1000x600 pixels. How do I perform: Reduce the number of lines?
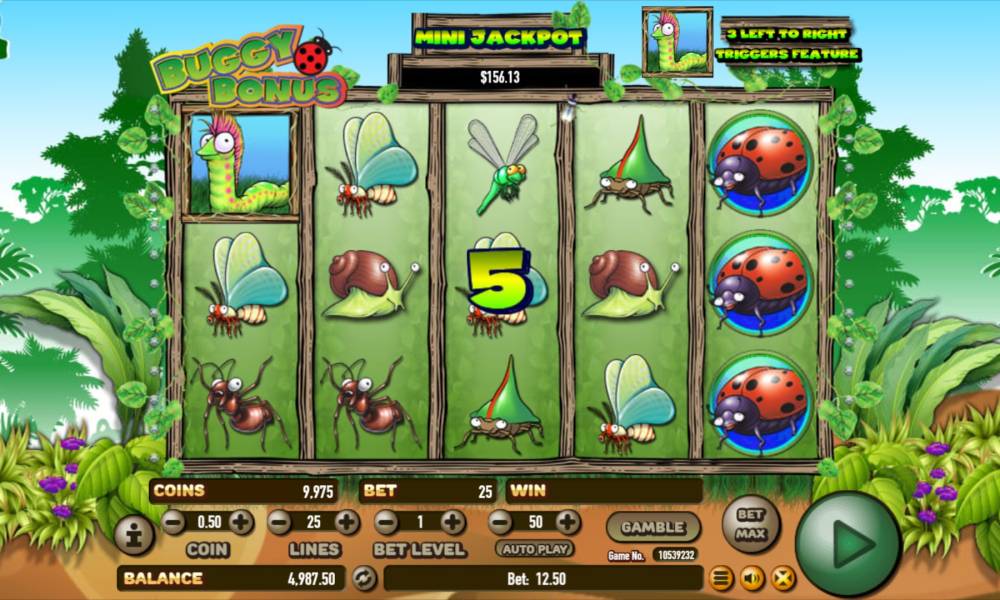click(x=279, y=522)
